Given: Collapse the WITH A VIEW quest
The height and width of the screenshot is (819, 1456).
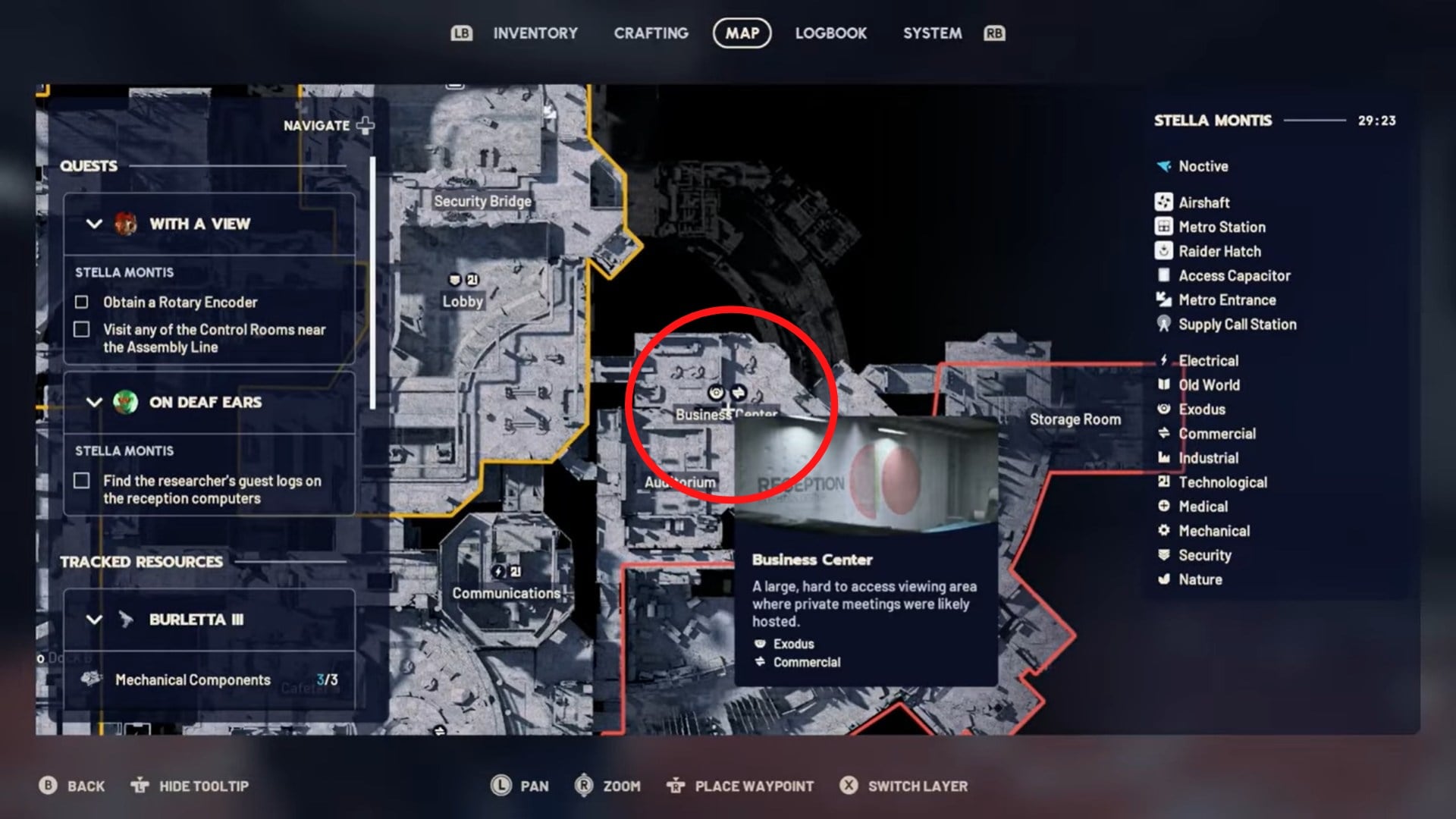Looking at the screenshot, I should pyautogui.click(x=93, y=224).
